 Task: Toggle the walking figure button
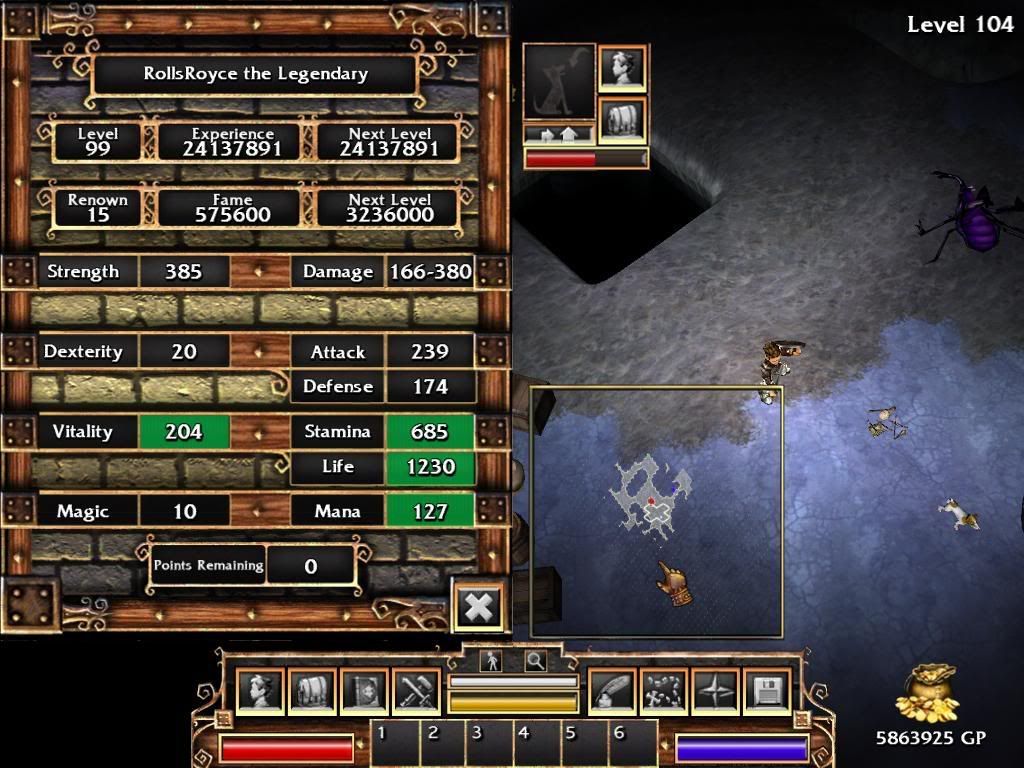point(491,660)
